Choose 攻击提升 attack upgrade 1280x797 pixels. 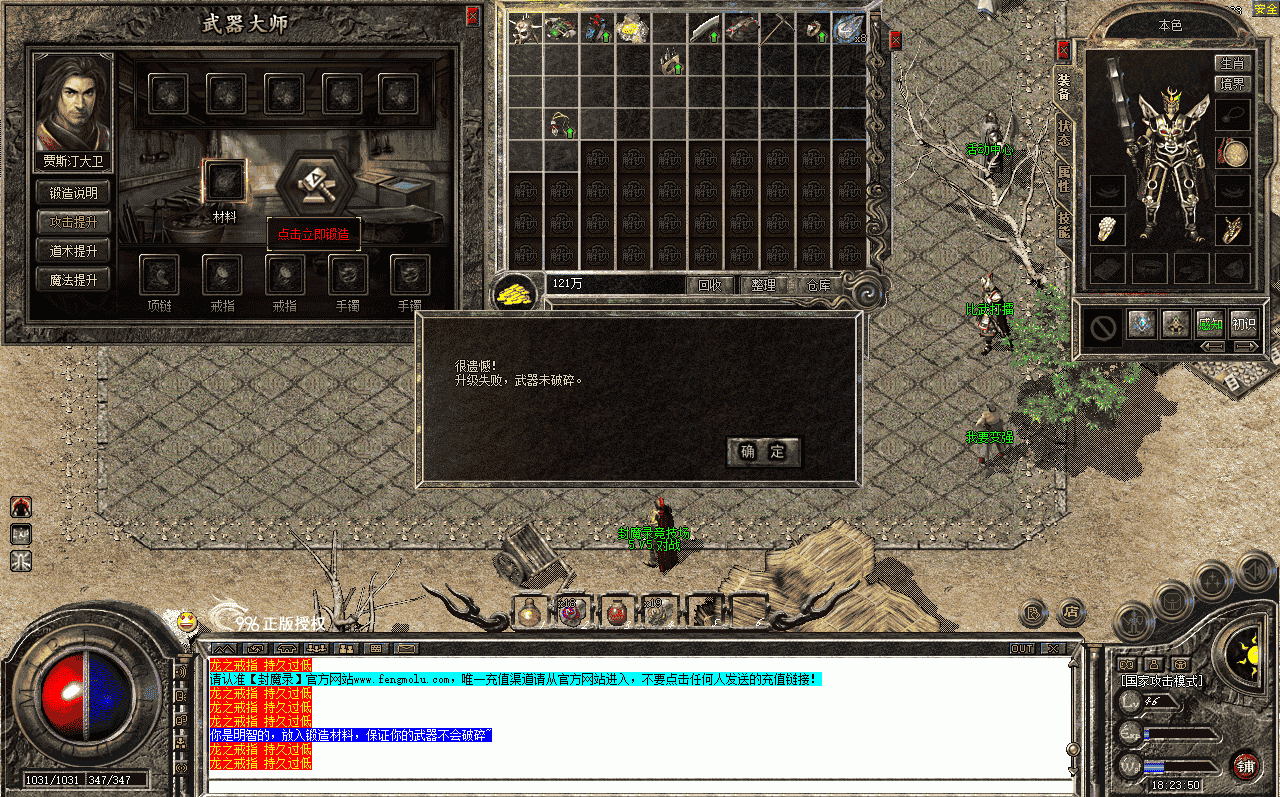[73, 222]
